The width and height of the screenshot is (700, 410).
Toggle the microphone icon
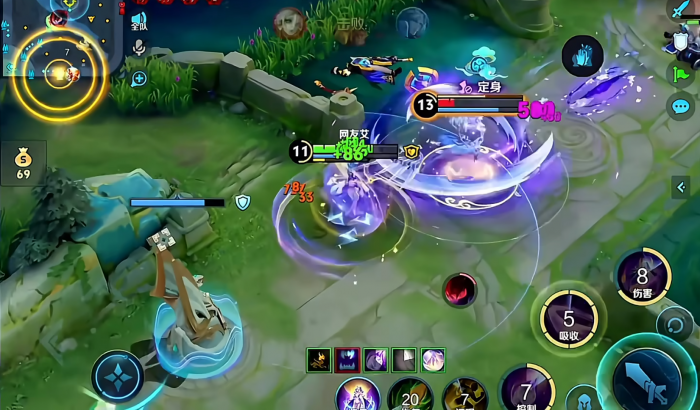coord(139,46)
